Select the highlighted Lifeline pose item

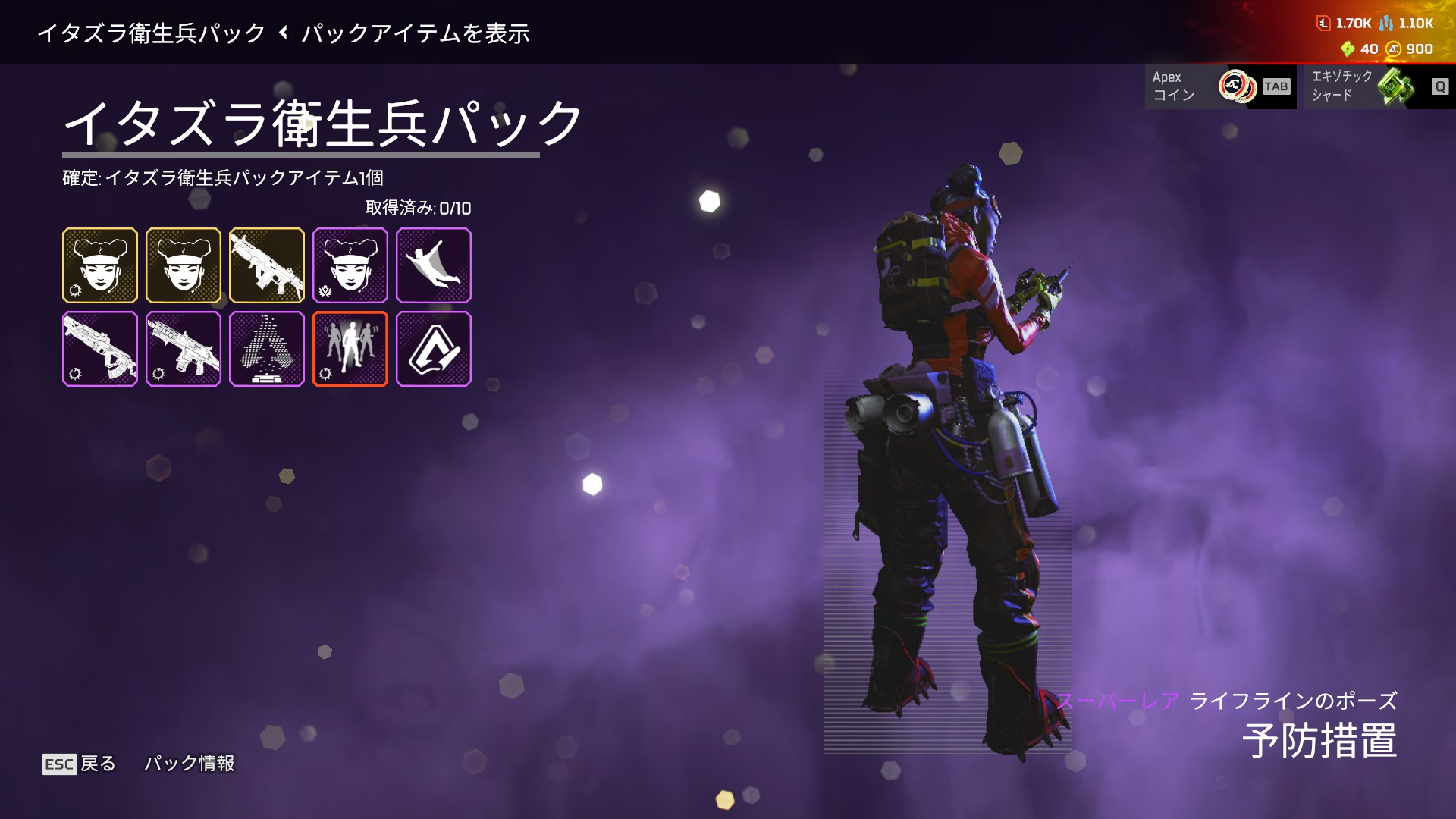[350, 349]
